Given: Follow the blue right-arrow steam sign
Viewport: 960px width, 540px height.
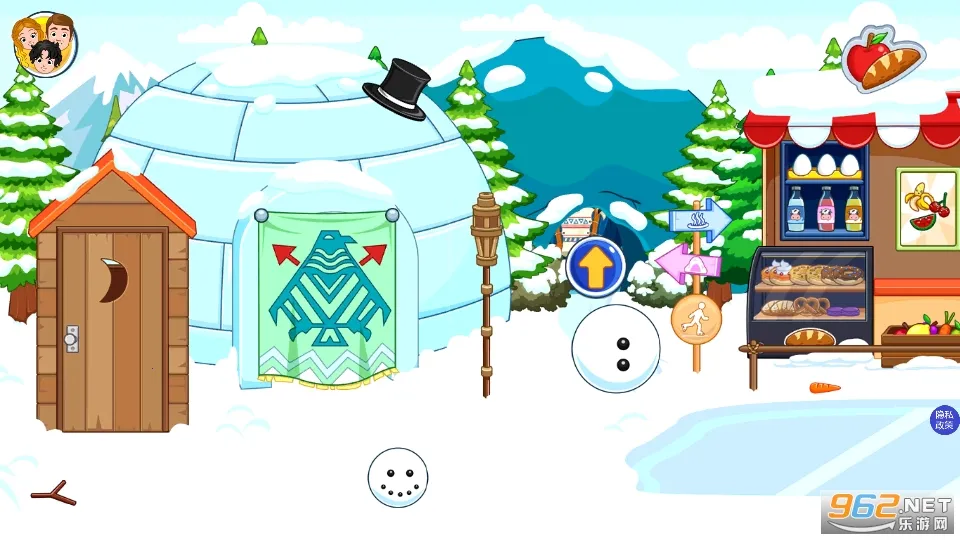Looking at the screenshot, I should 702,219.
